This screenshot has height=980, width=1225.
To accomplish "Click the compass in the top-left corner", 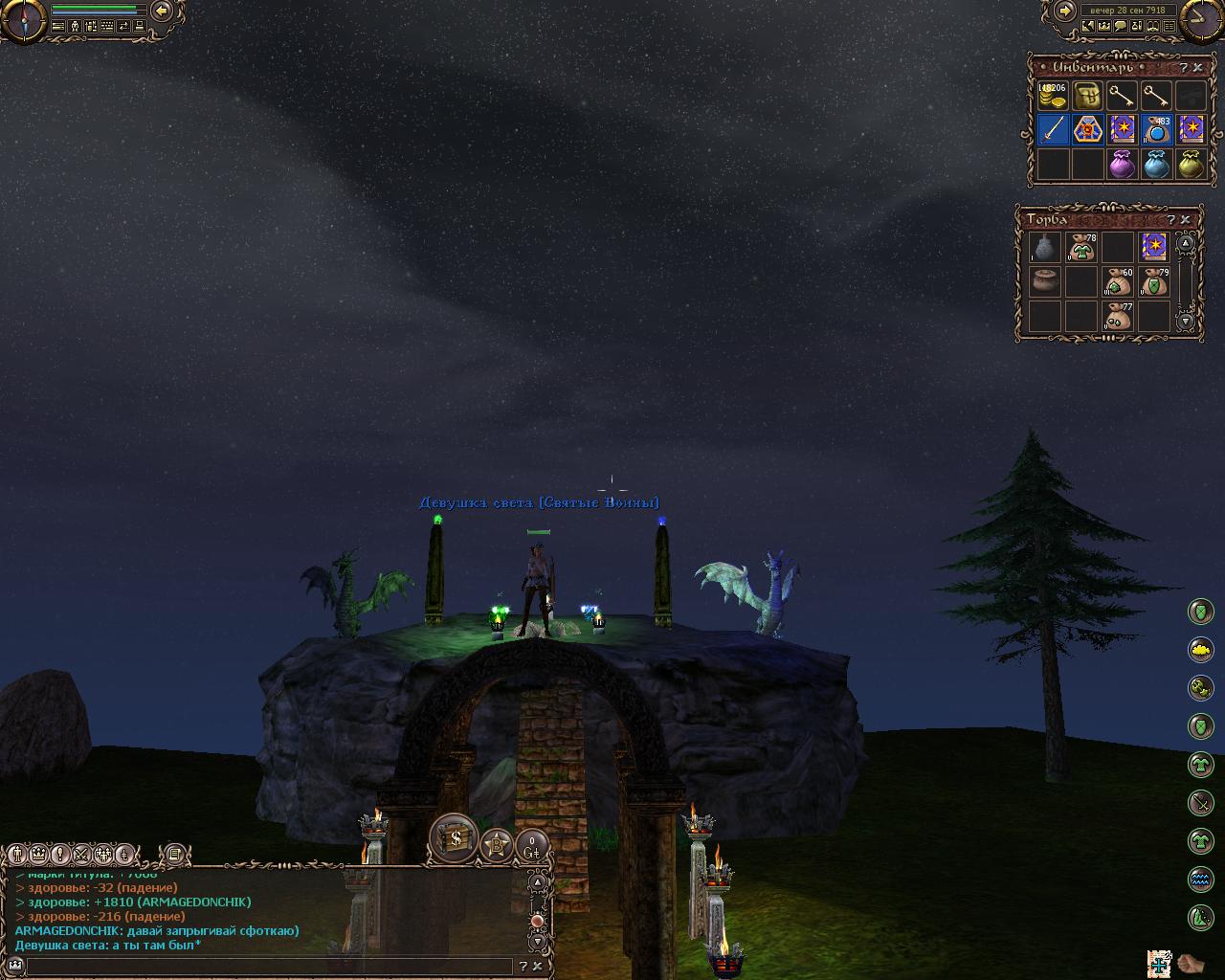I will click(22, 19).
